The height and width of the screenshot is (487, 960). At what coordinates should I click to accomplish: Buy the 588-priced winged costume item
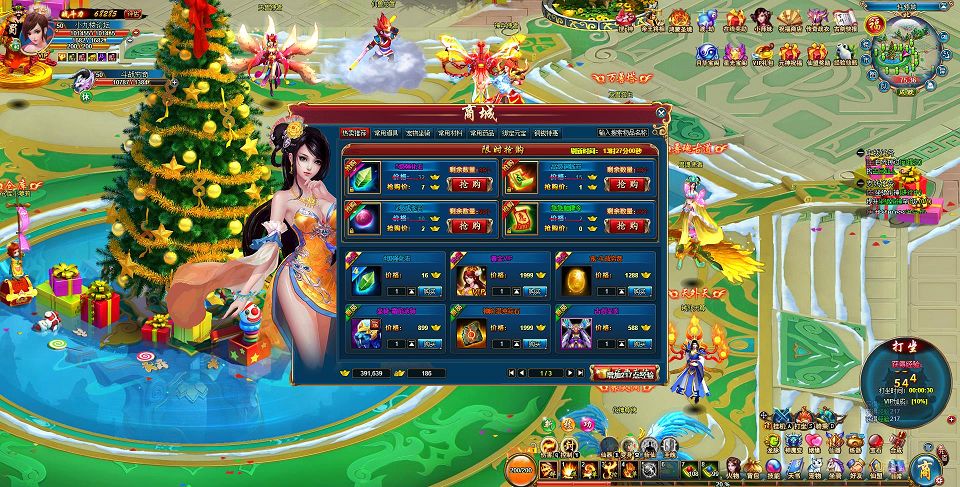pos(638,344)
